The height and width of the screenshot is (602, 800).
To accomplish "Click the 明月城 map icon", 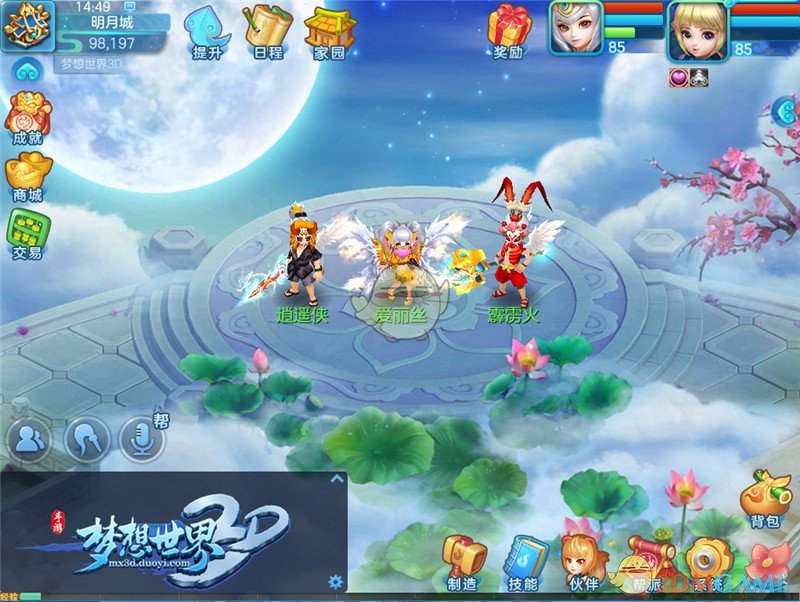I will point(27,27).
